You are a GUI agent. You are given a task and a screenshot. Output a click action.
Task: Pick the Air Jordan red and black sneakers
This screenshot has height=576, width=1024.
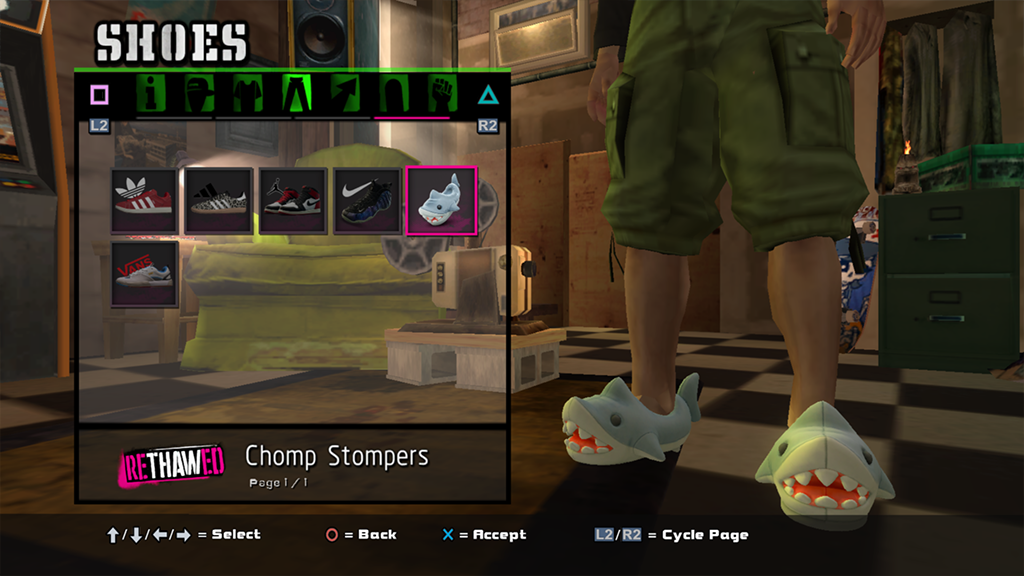point(292,201)
